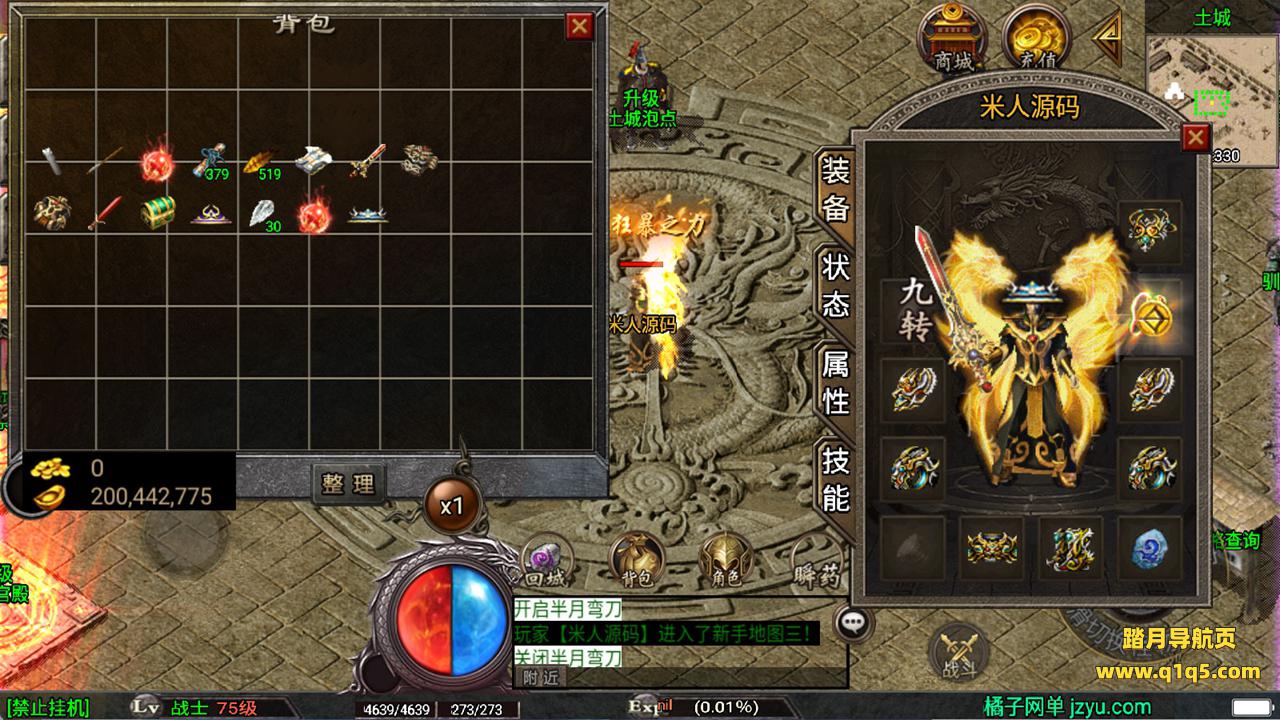Image resolution: width=1280 pixels, height=720 pixels.
Task: Switch to the 属性 tab
Action: [x=835, y=385]
